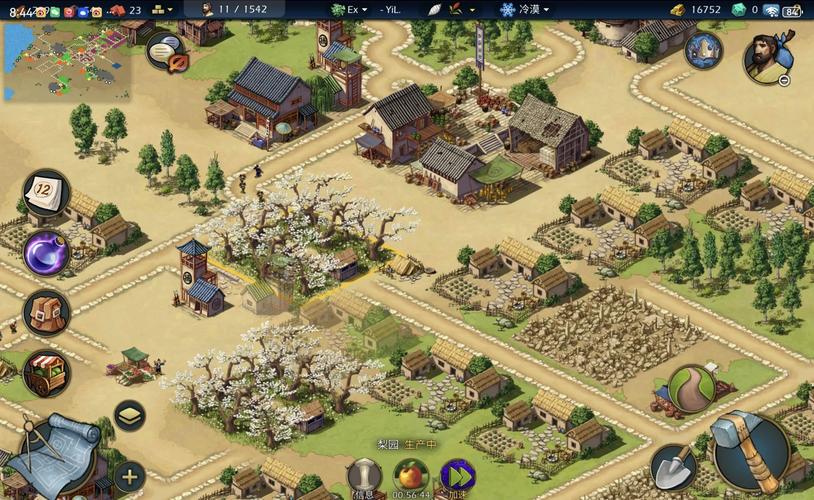Click the pear production timer icon
This screenshot has width=814, height=500.
(410, 477)
